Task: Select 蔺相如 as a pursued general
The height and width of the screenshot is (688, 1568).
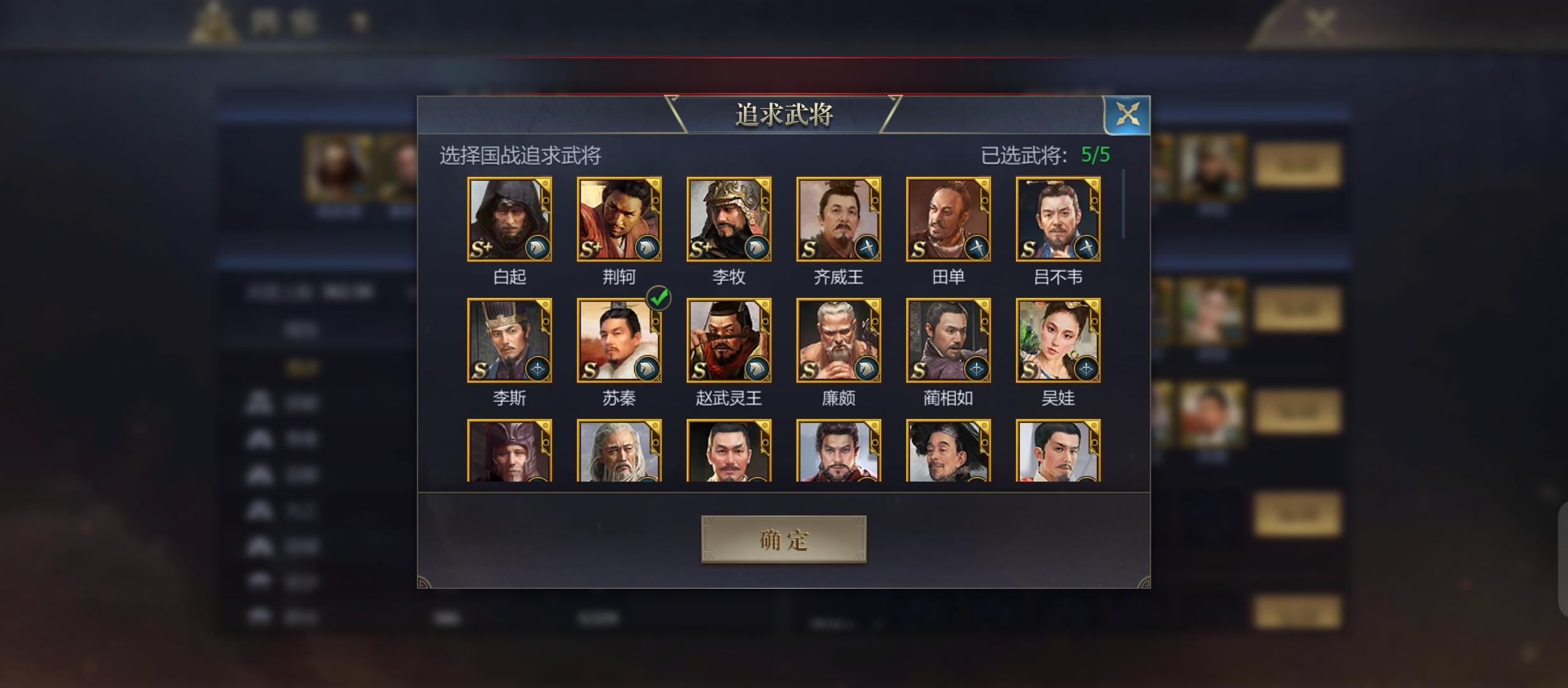Action: pyautogui.click(x=948, y=341)
